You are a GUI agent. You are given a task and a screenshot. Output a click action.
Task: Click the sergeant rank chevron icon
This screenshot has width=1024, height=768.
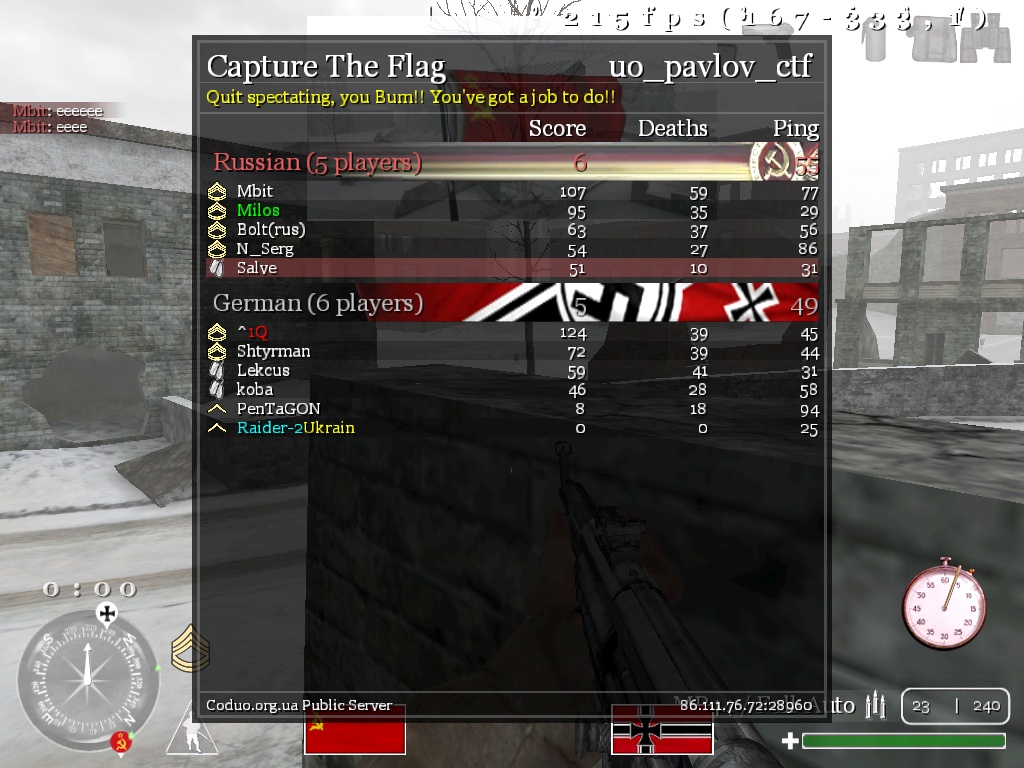click(x=189, y=649)
